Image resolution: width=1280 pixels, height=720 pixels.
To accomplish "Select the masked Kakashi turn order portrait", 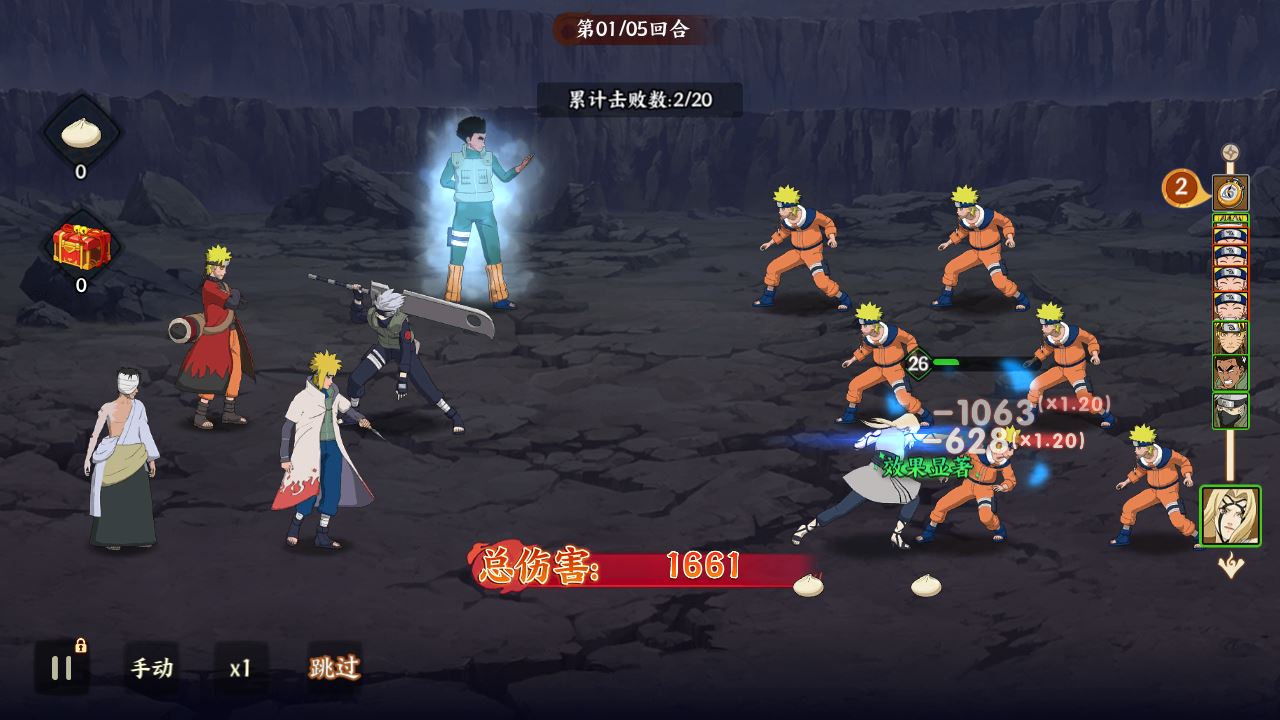I will [x=1230, y=410].
